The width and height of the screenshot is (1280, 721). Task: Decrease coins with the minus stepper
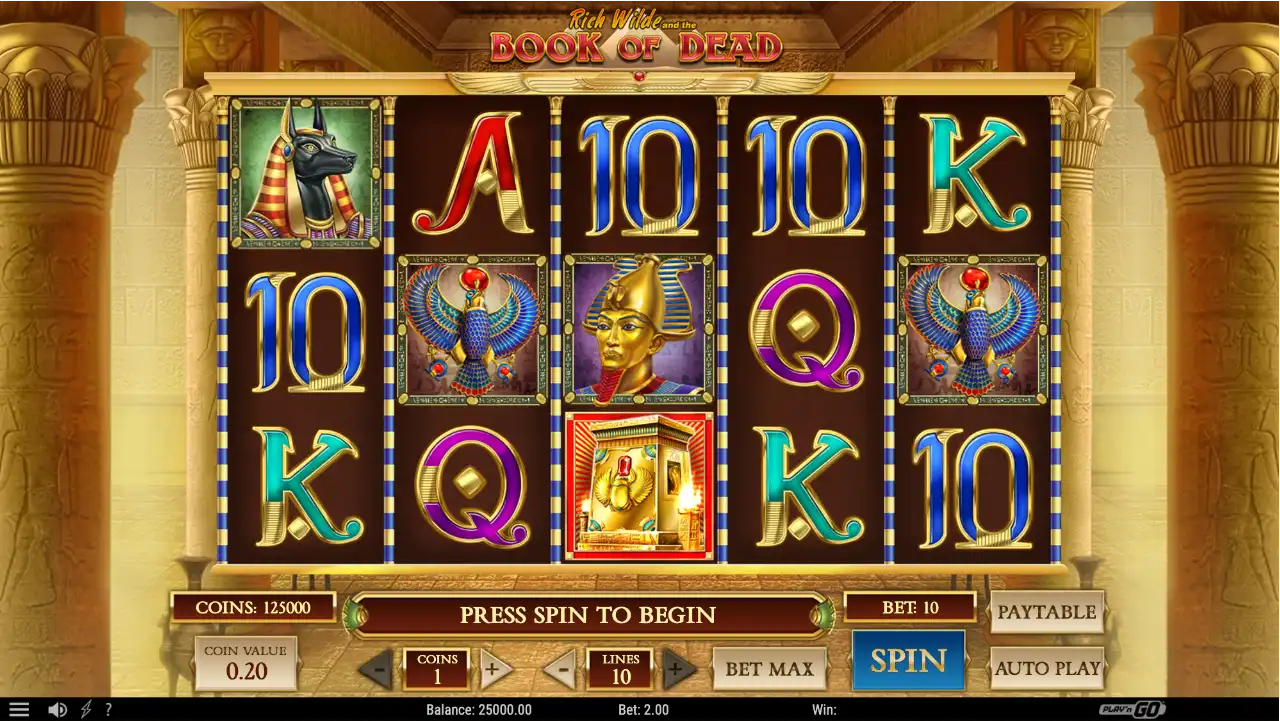tap(379, 669)
